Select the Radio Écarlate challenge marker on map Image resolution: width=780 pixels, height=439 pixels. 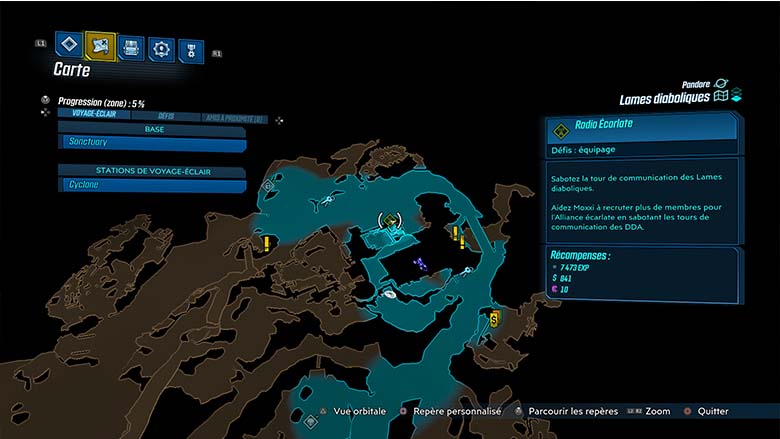click(x=389, y=219)
